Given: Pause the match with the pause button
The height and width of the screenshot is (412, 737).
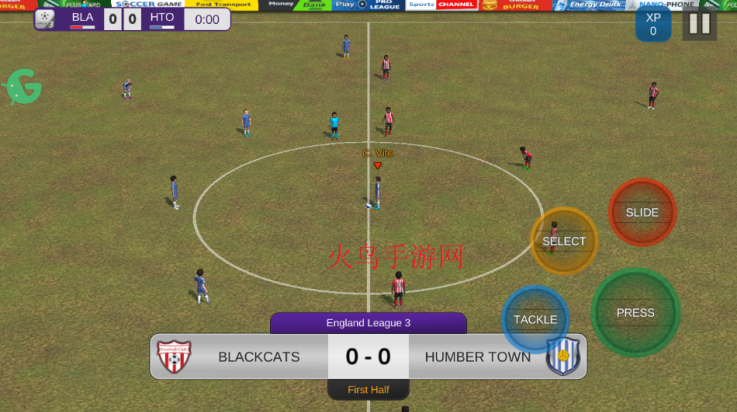Looking at the screenshot, I should 700,24.
